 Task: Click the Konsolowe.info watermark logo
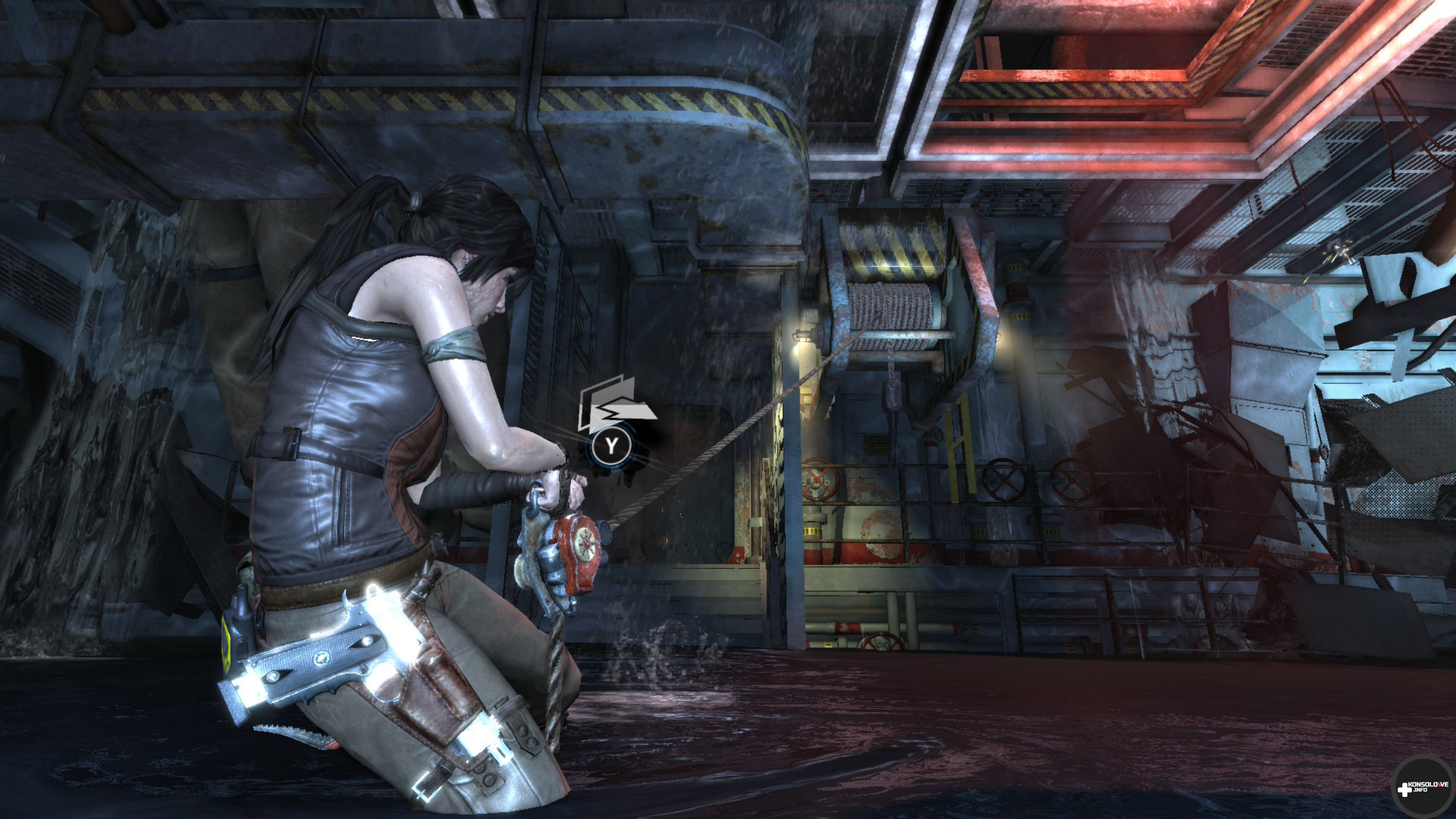point(1423,788)
